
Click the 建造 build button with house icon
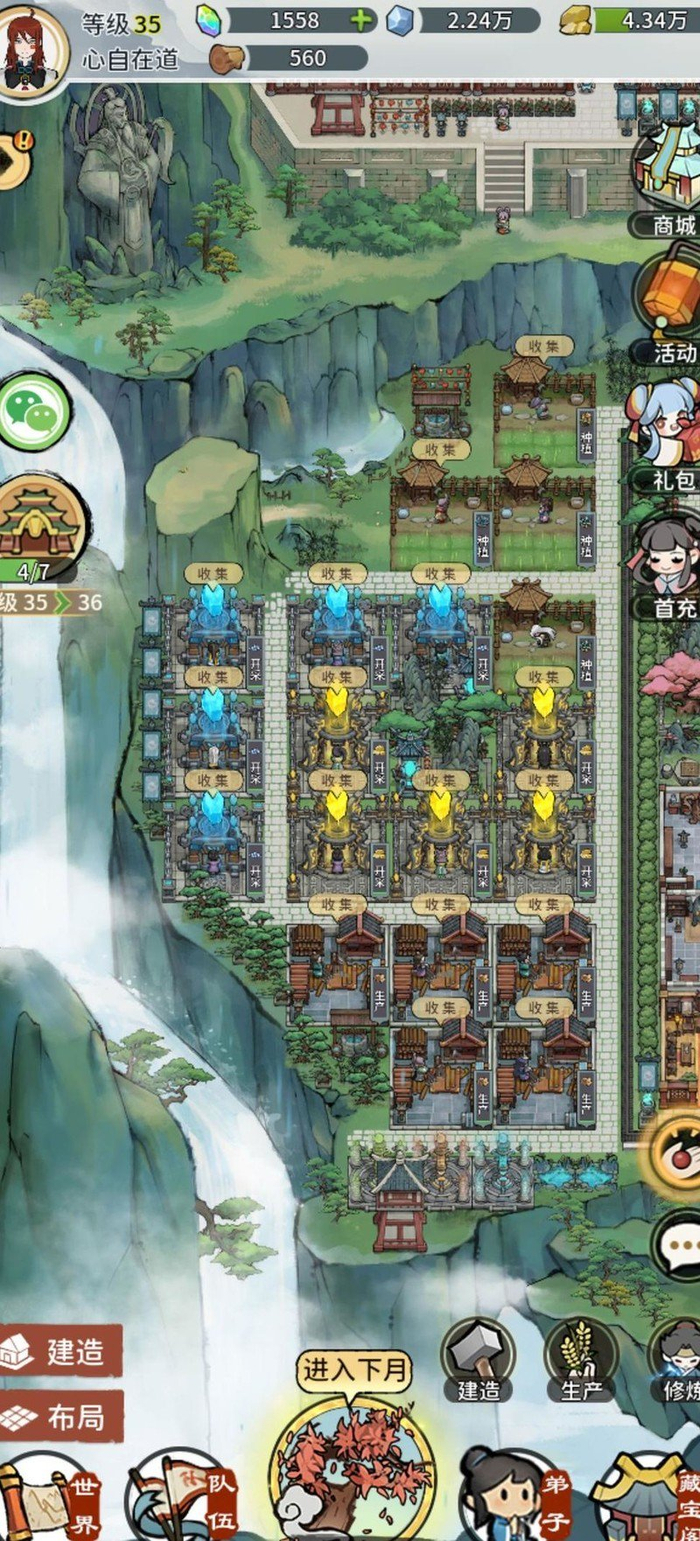pos(62,1351)
